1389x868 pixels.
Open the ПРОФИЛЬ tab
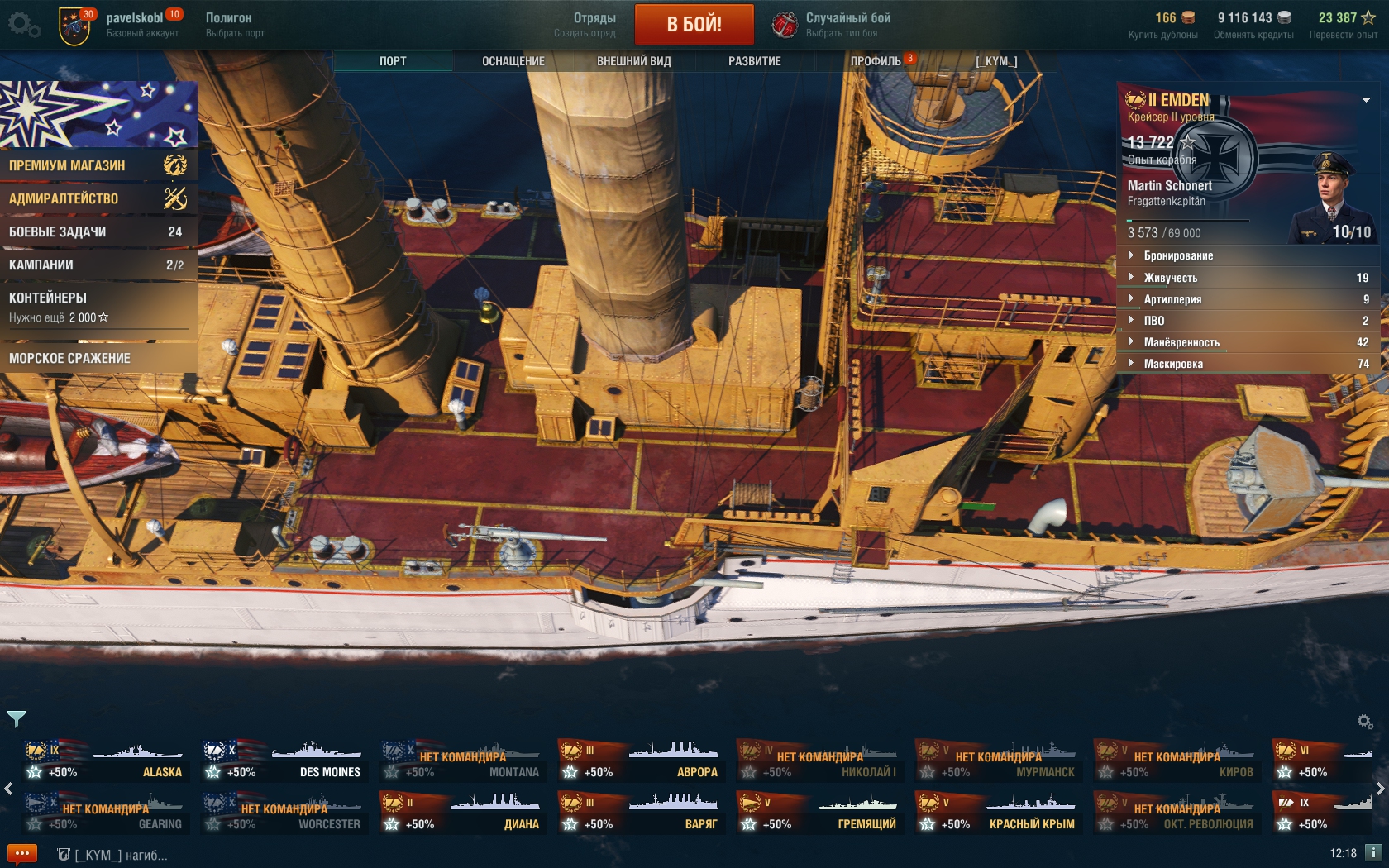click(876, 61)
